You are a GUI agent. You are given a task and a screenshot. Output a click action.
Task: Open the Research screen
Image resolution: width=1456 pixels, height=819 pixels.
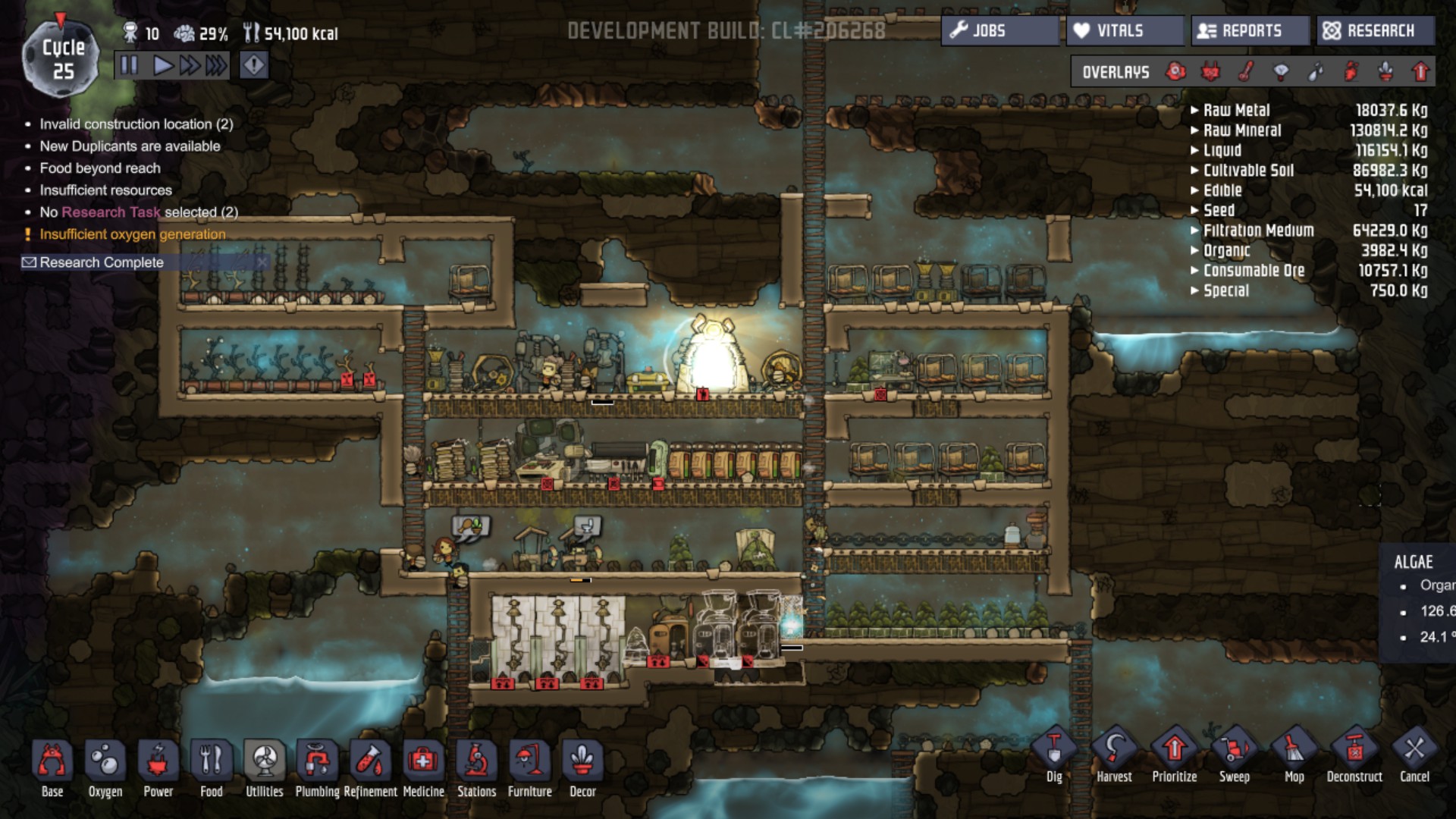coord(1375,31)
